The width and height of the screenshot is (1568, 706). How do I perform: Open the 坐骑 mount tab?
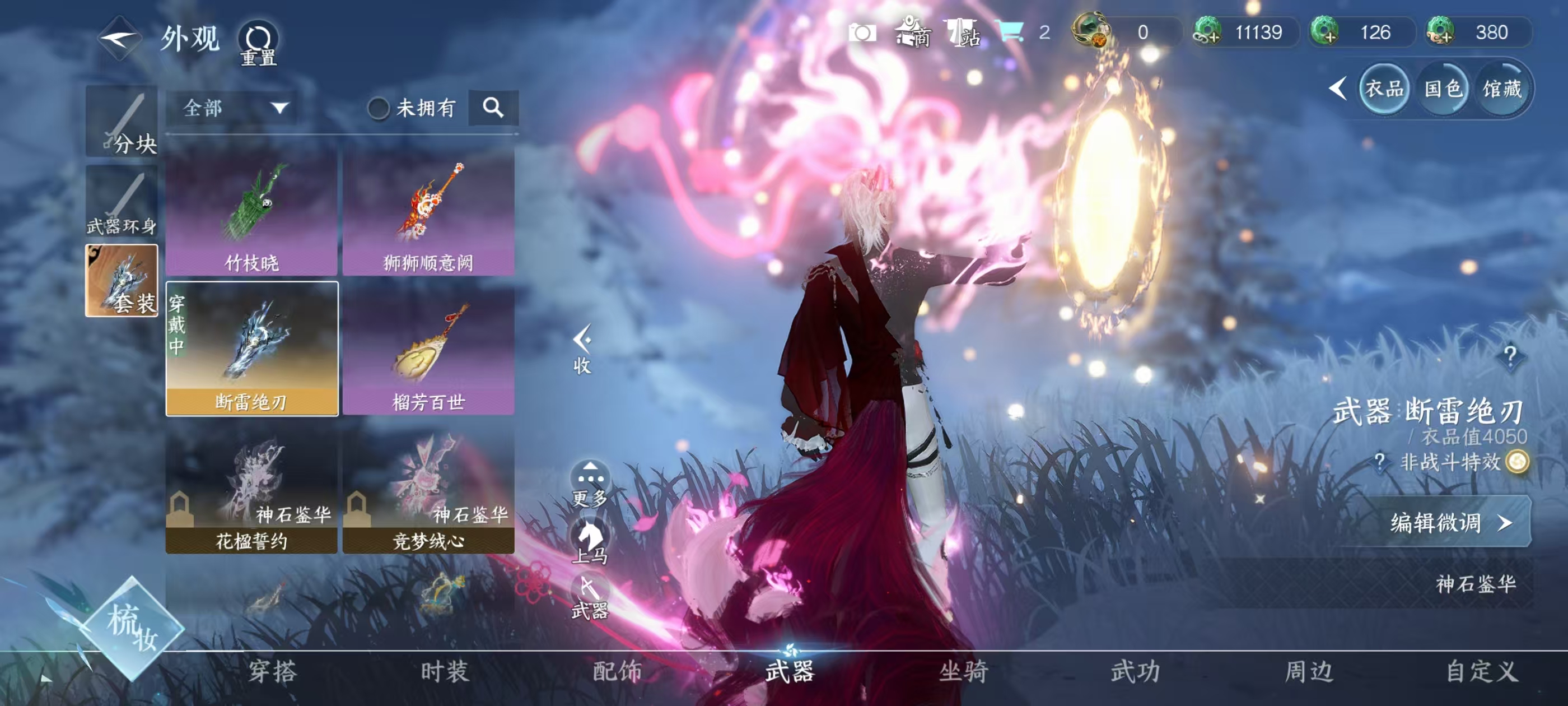click(x=963, y=671)
